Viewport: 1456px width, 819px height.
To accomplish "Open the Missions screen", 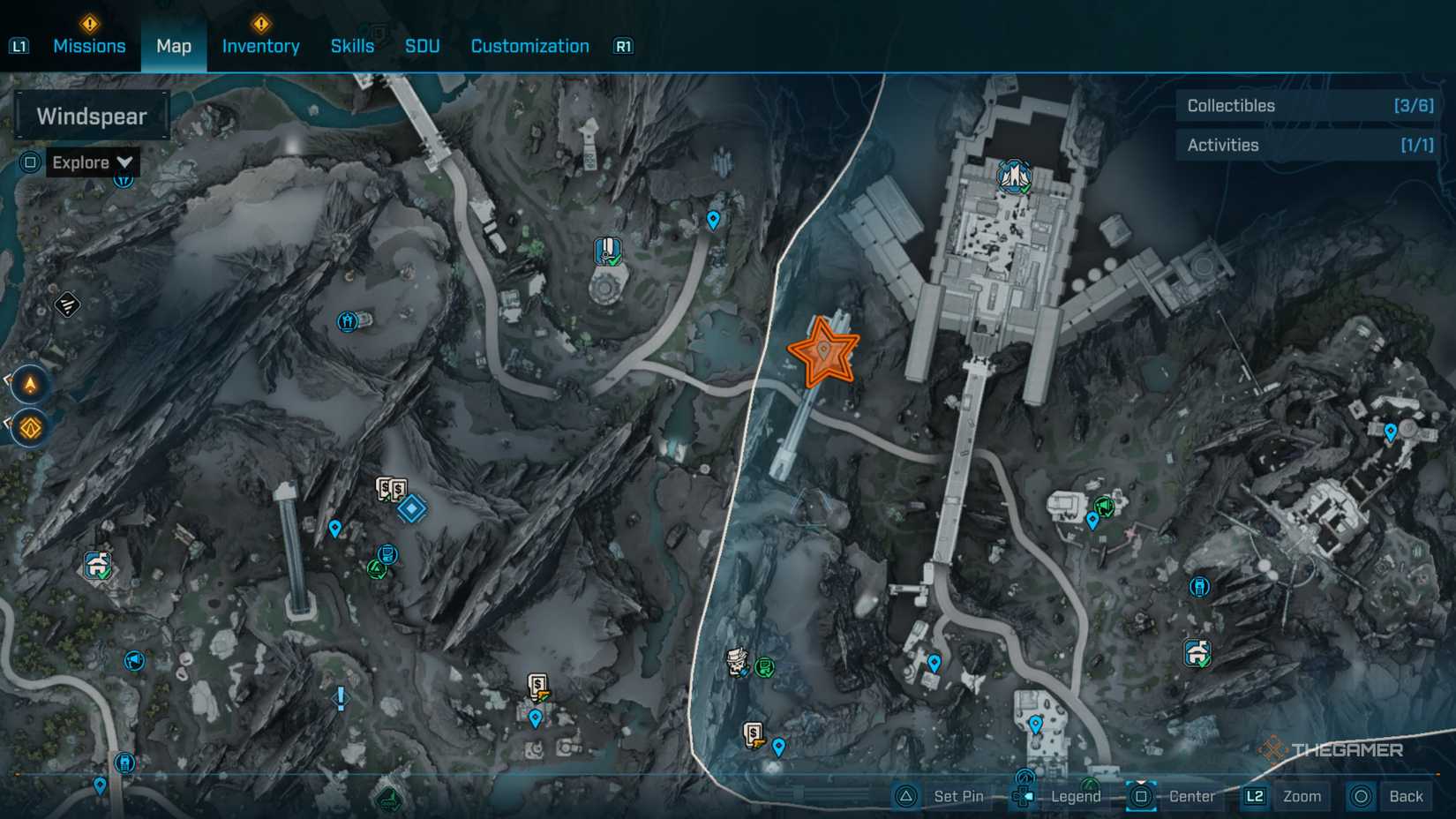I will [x=89, y=46].
